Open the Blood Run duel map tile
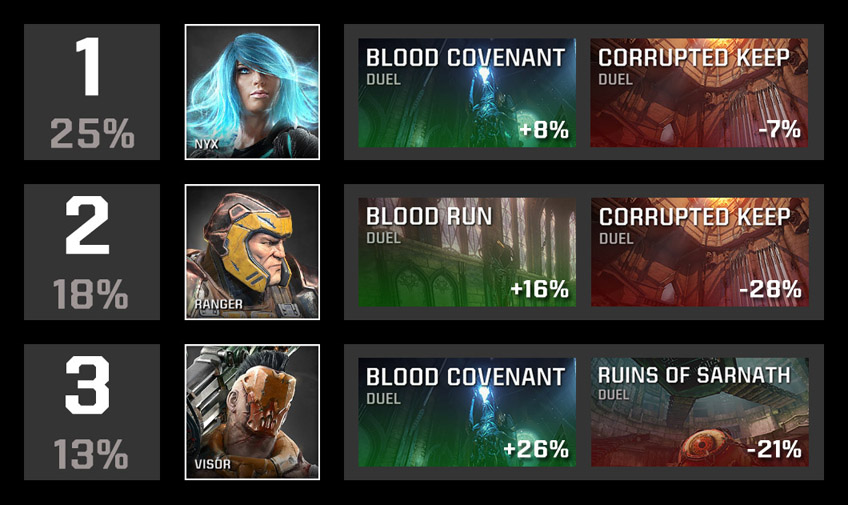 point(467,252)
